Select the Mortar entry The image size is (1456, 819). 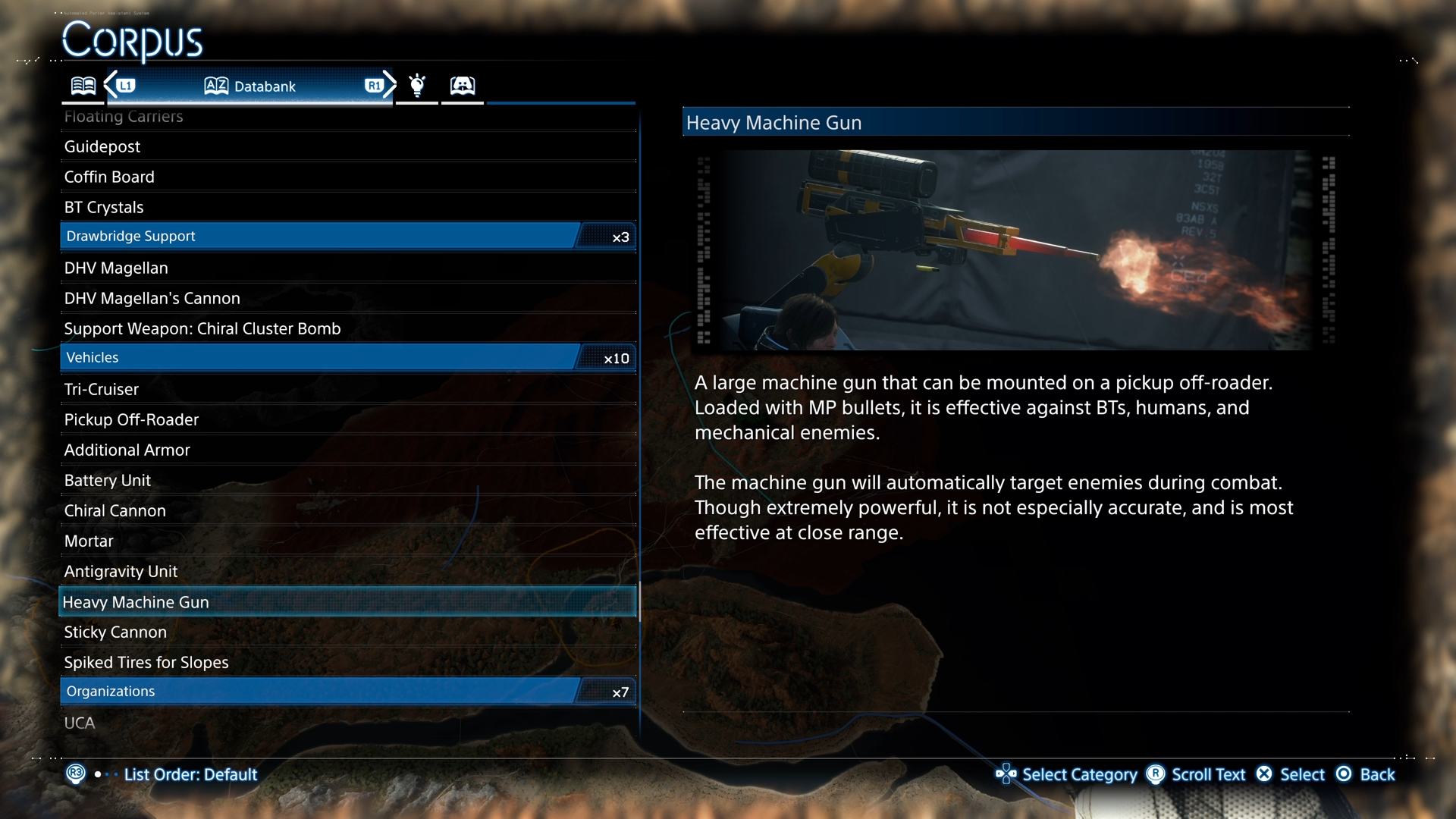click(89, 541)
